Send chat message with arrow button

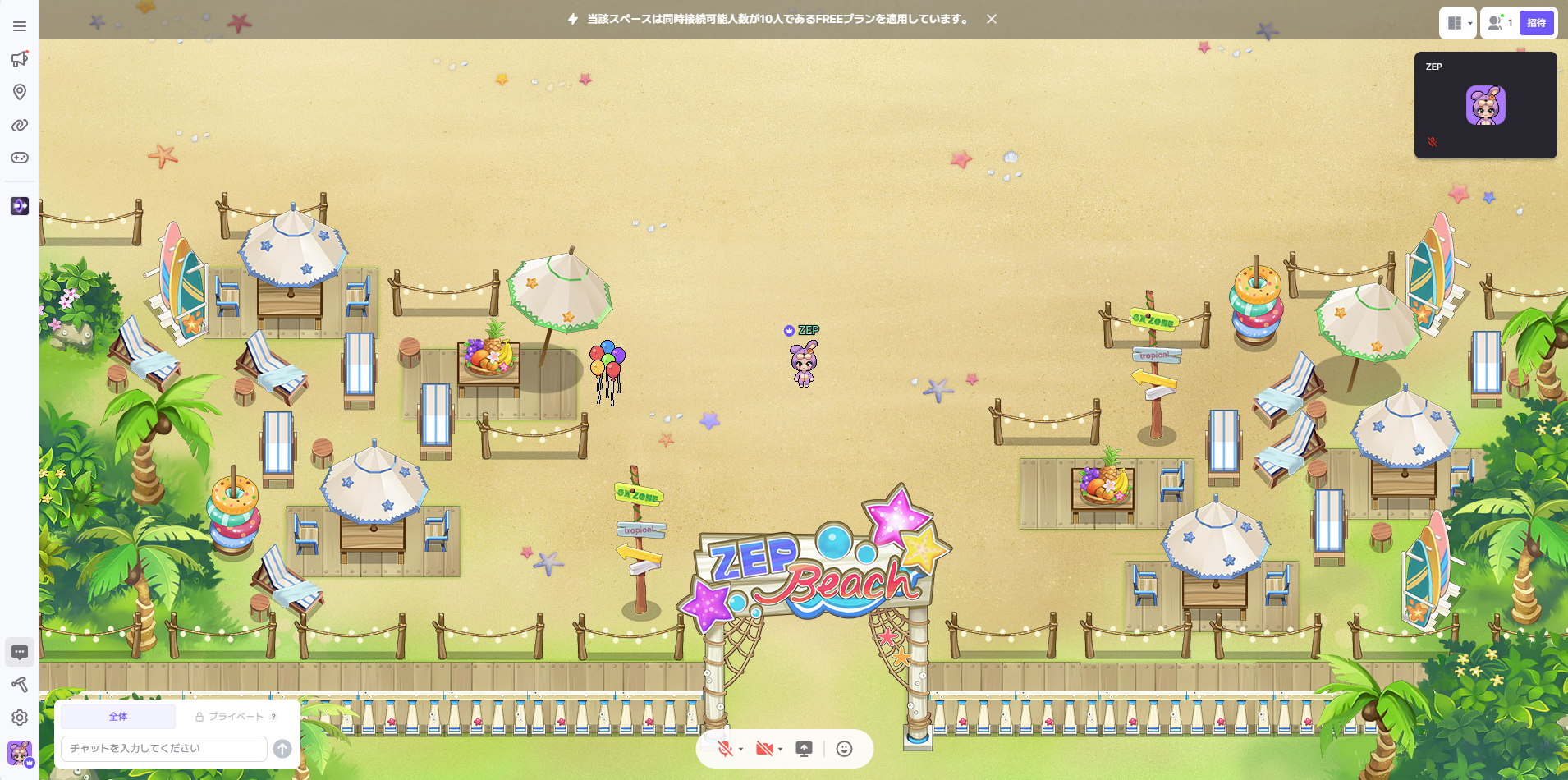tap(282, 748)
